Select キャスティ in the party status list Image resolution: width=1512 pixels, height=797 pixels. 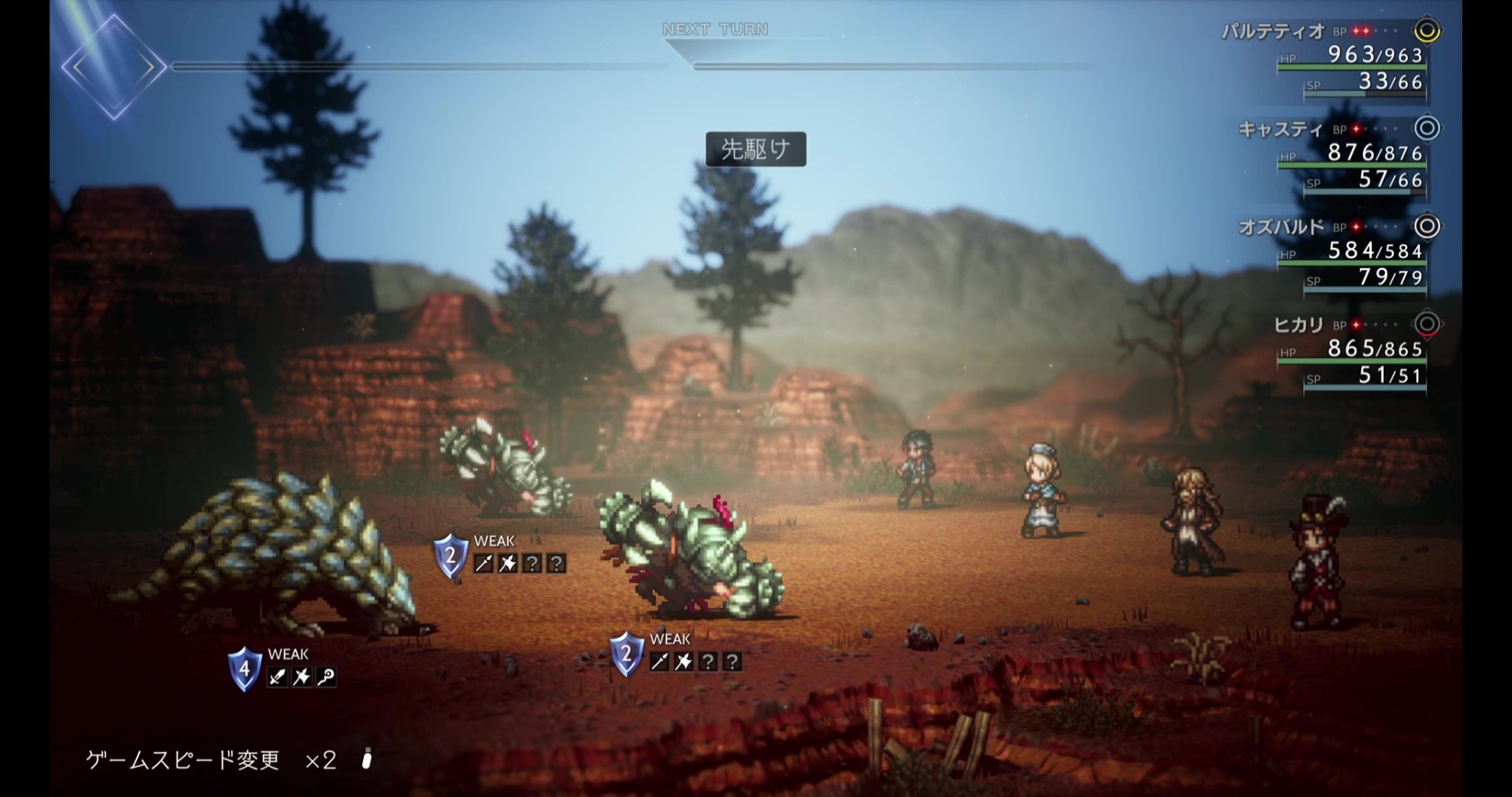click(x=1280, y=129)
